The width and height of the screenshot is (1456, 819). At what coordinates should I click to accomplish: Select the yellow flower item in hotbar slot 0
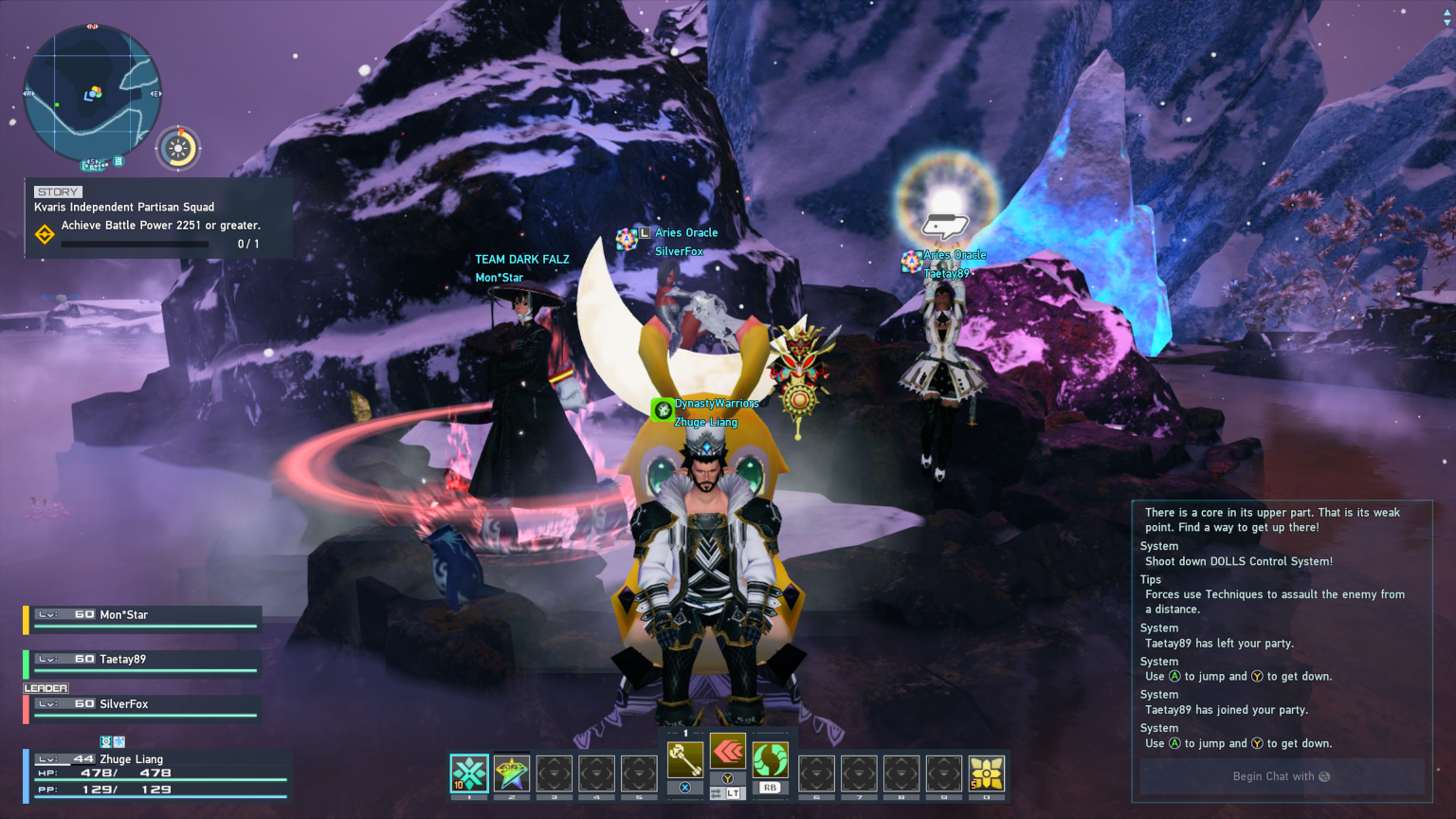(986, 774)
